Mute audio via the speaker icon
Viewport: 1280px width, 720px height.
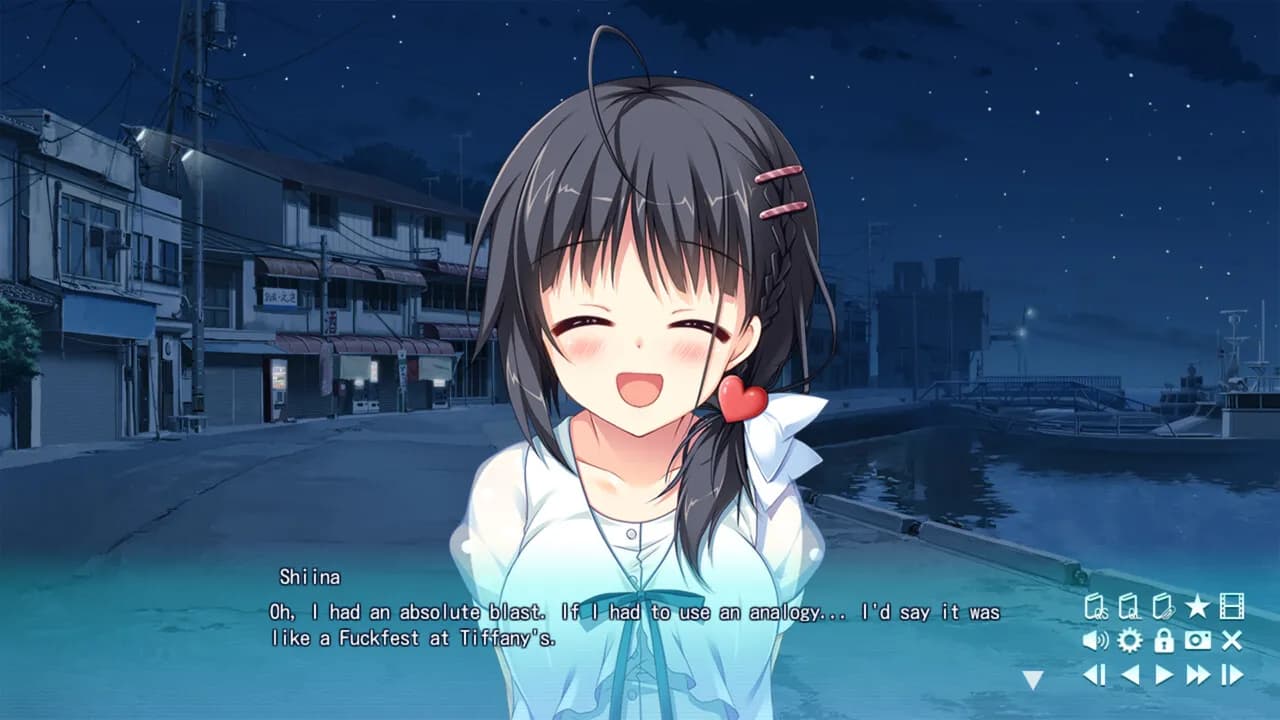[1095, 640]
